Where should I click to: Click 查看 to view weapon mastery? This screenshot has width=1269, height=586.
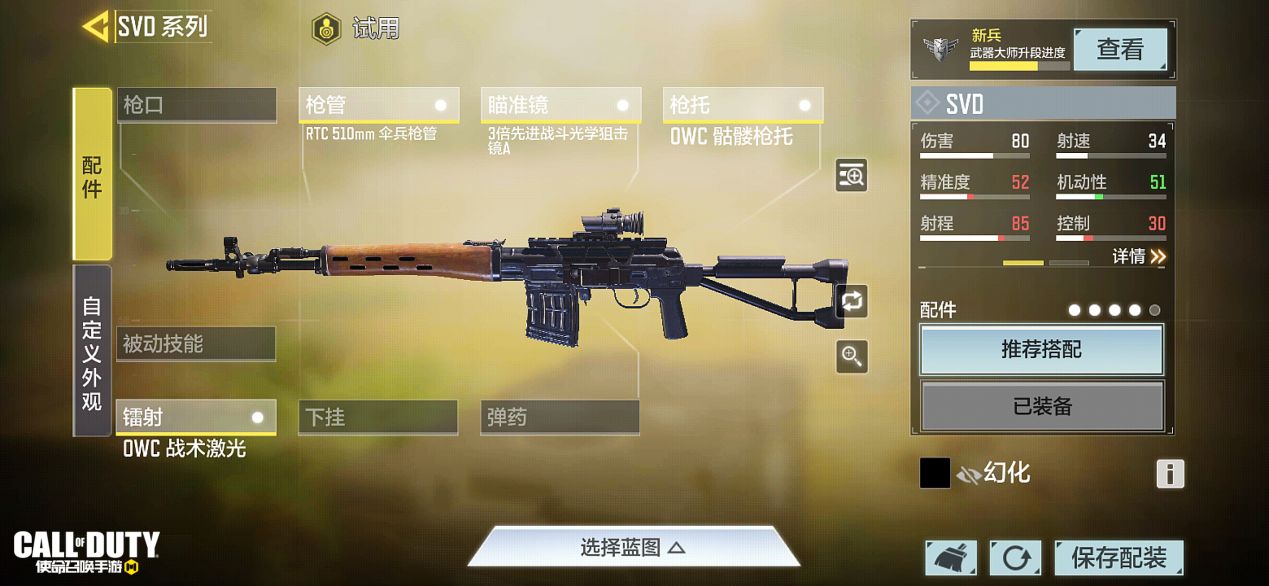(x=1119, y=49)
